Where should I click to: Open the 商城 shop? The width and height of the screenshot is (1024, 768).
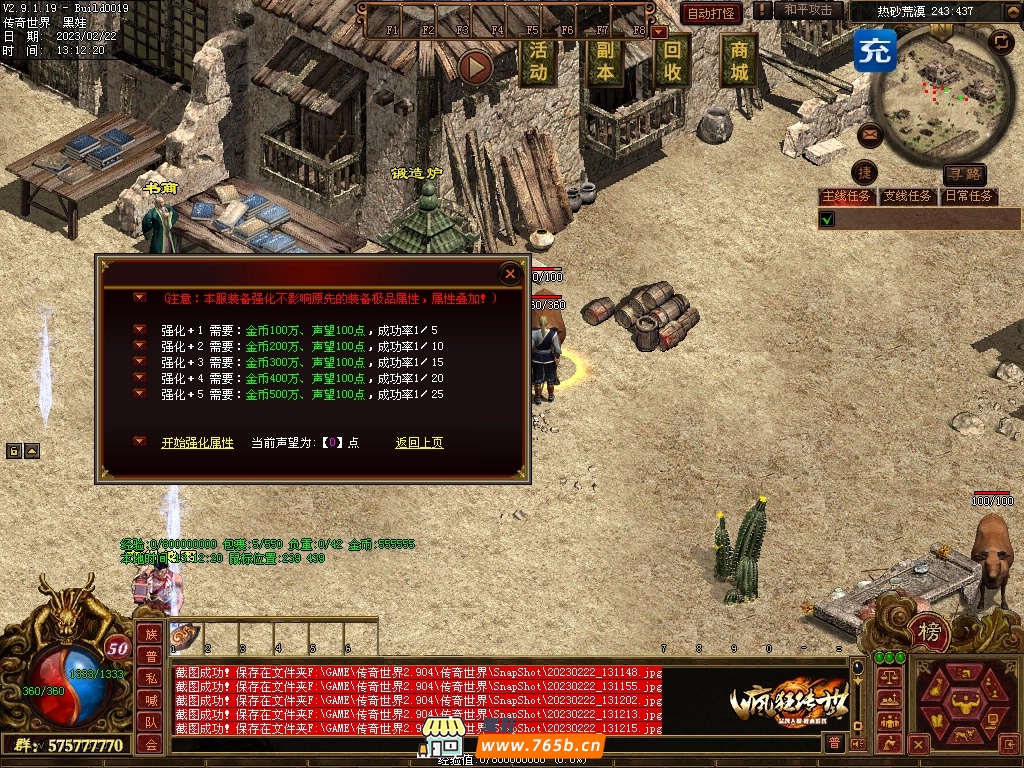pos(739,60)
